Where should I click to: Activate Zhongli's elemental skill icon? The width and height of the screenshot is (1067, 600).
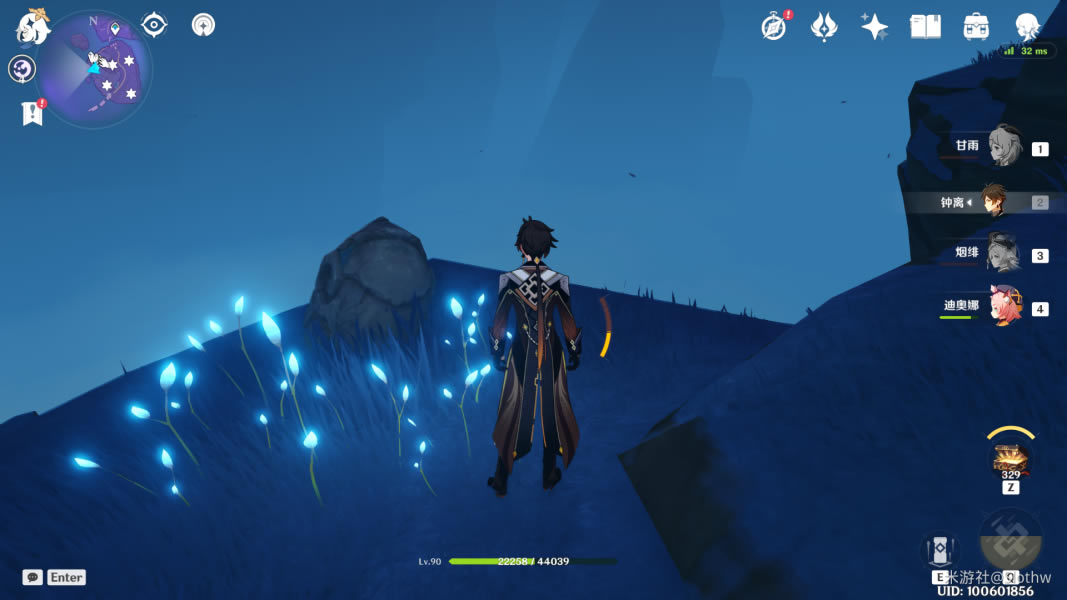coord(940,552)
